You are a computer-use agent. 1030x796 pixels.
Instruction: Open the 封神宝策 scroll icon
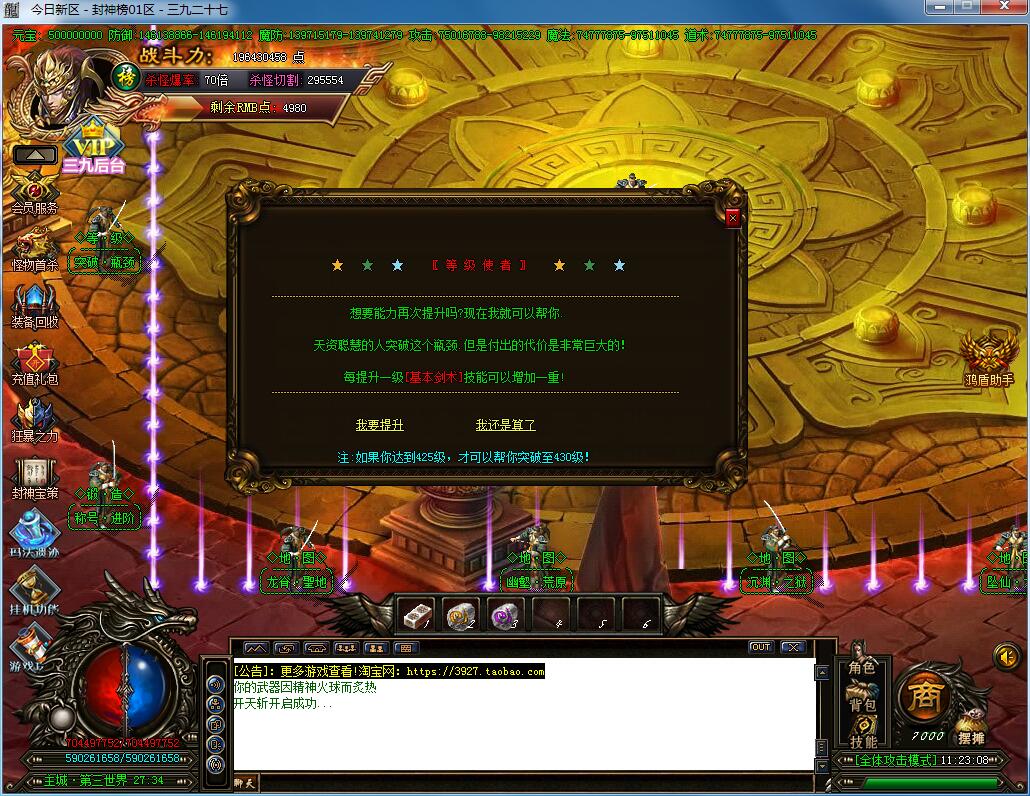[35, 476]
